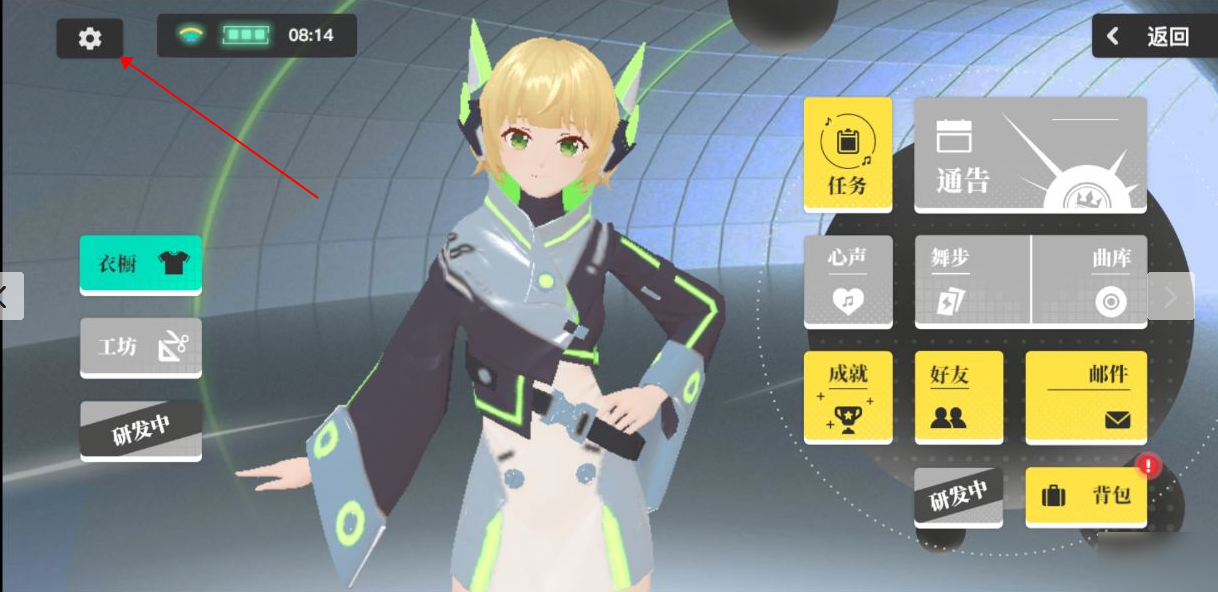Open the 曲库 song library
Image resolution: width=1218 pixels, height=592 pixels.
point(1090,280)
